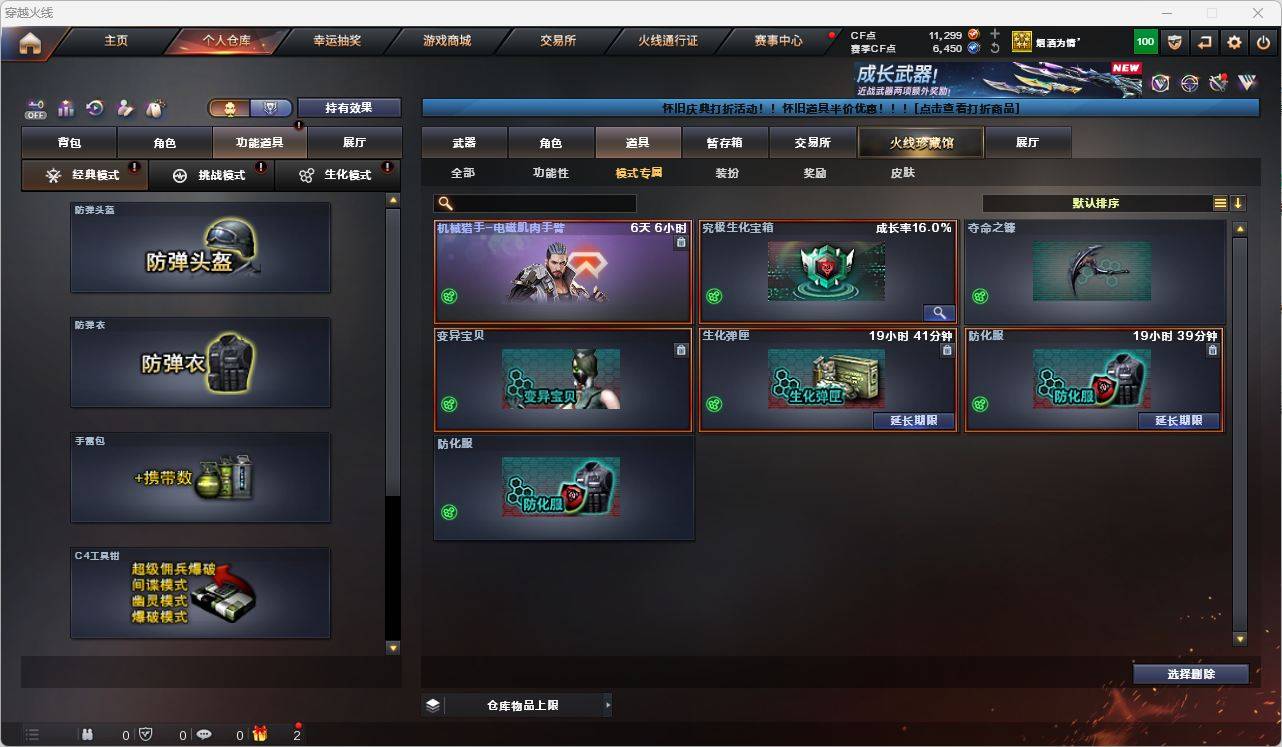This screenshot has width=1282, height=747.
Task: Toggle the green activation icon on 变异宝贝 item
Action: pos(449,404)
